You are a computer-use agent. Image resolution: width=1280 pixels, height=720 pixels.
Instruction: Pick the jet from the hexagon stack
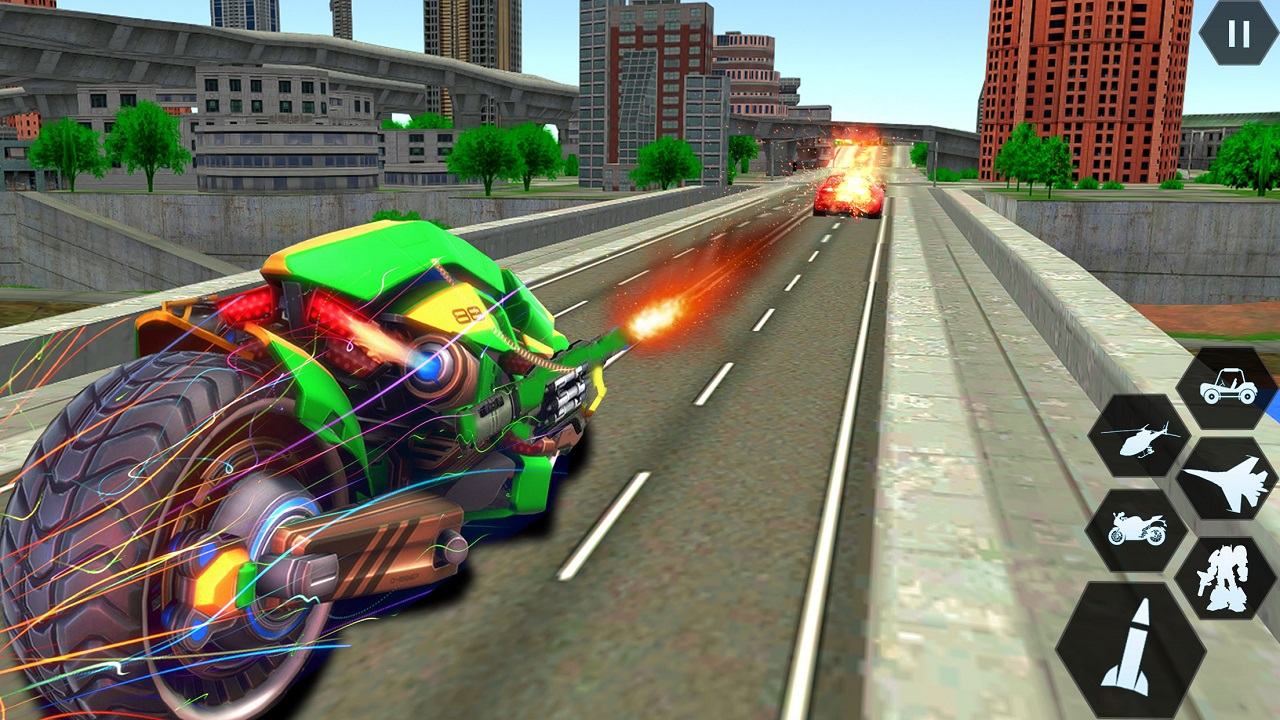click(x=1229, y=486)
